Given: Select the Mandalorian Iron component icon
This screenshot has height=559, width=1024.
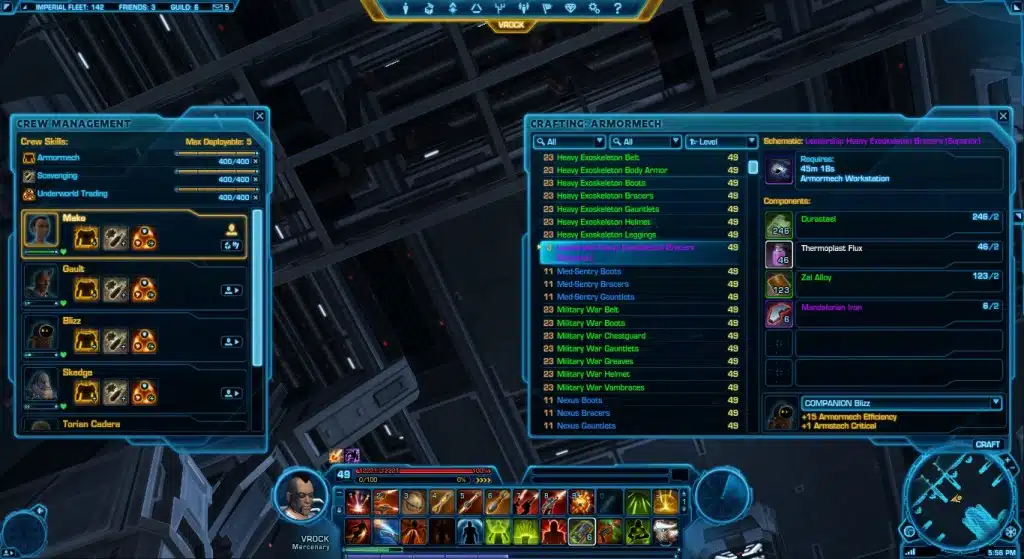Looking at the screenshot, I should (779, 315).
